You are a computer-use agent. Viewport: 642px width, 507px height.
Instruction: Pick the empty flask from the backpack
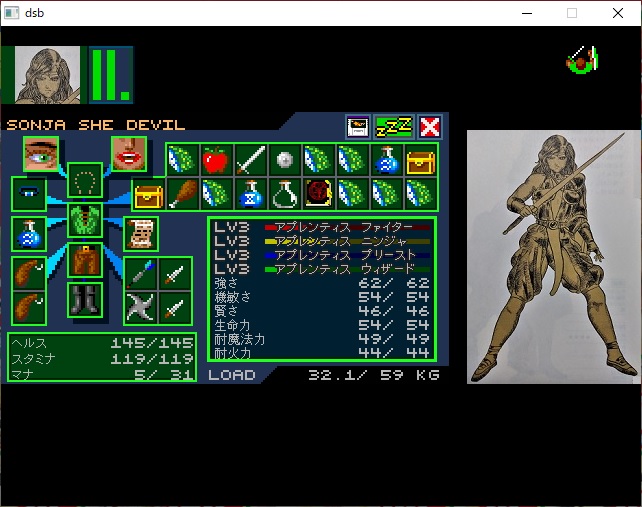click(284, 193)
